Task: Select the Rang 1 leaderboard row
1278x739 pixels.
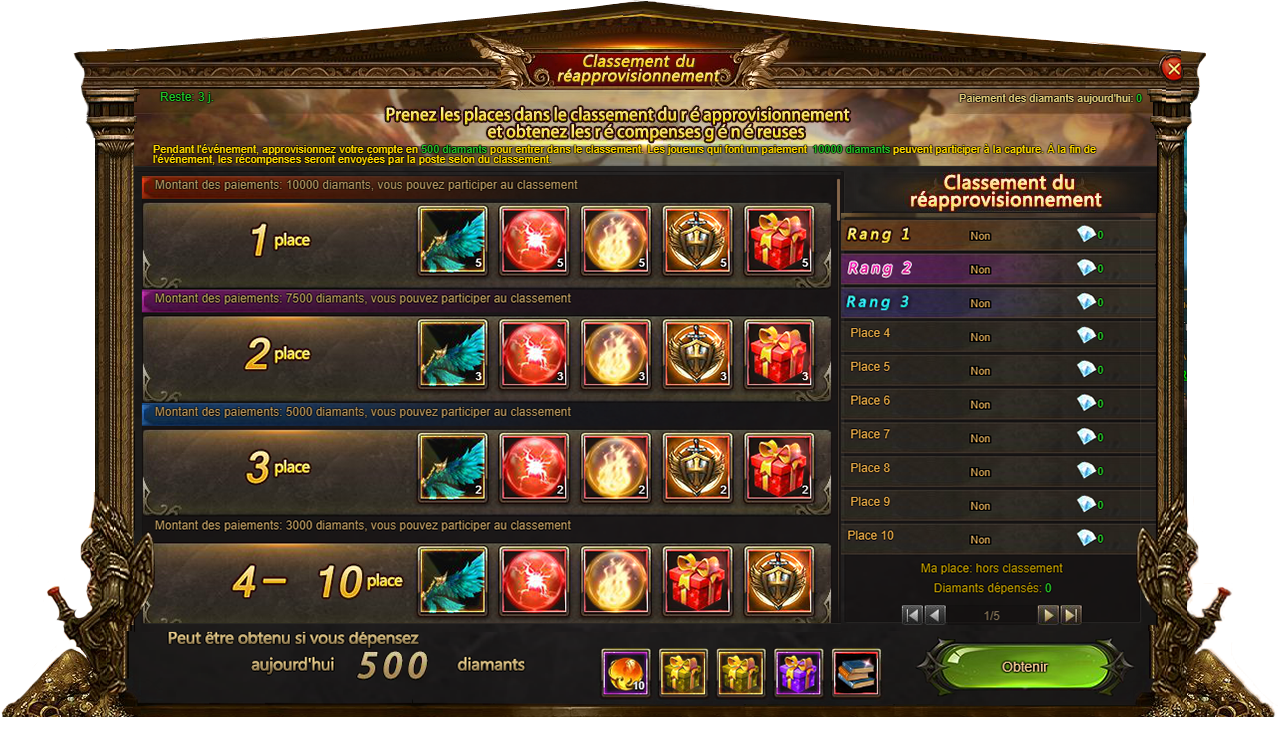Action: 998,235
